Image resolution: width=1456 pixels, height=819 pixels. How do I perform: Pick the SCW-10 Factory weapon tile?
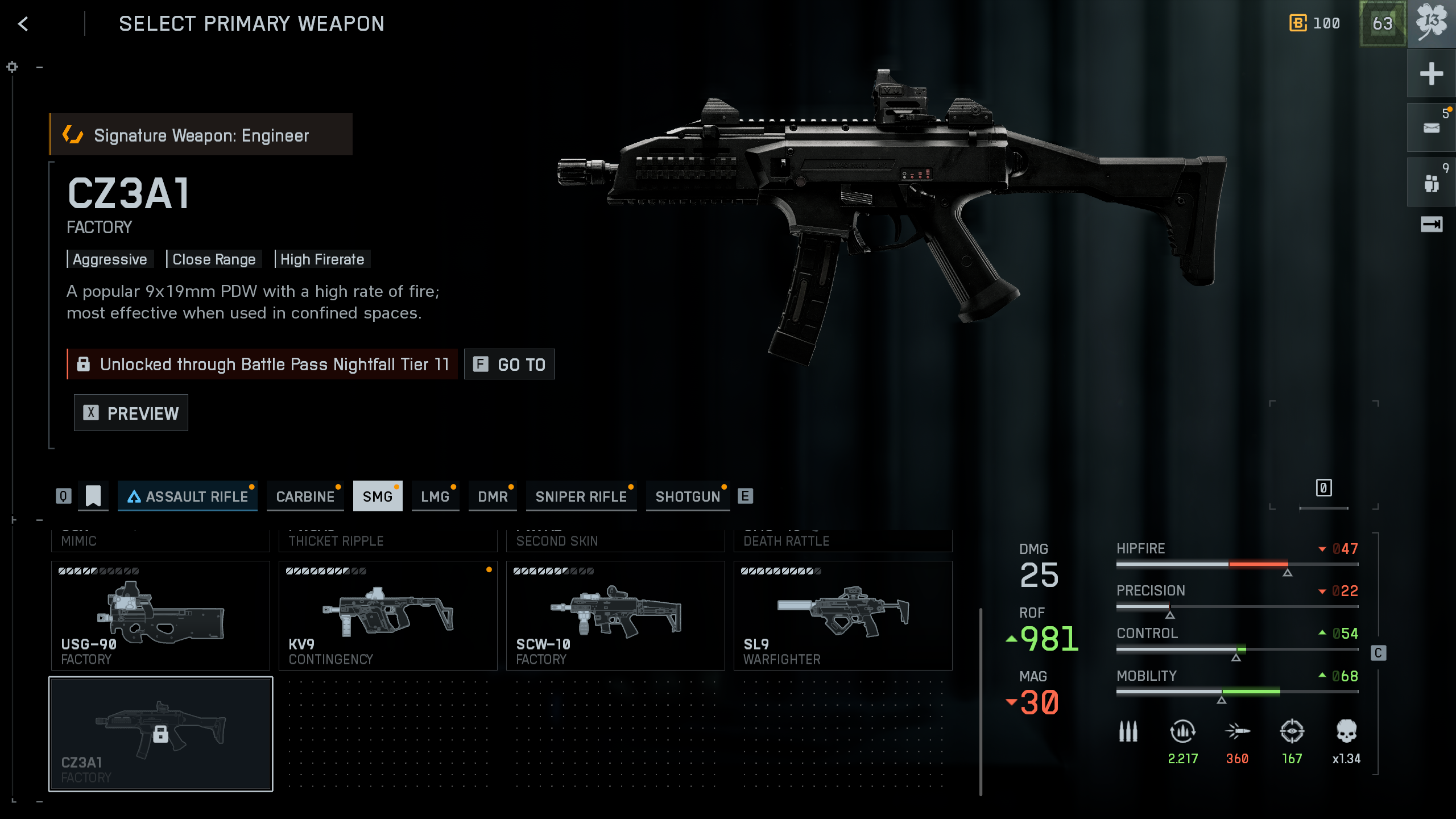[615, 615]
